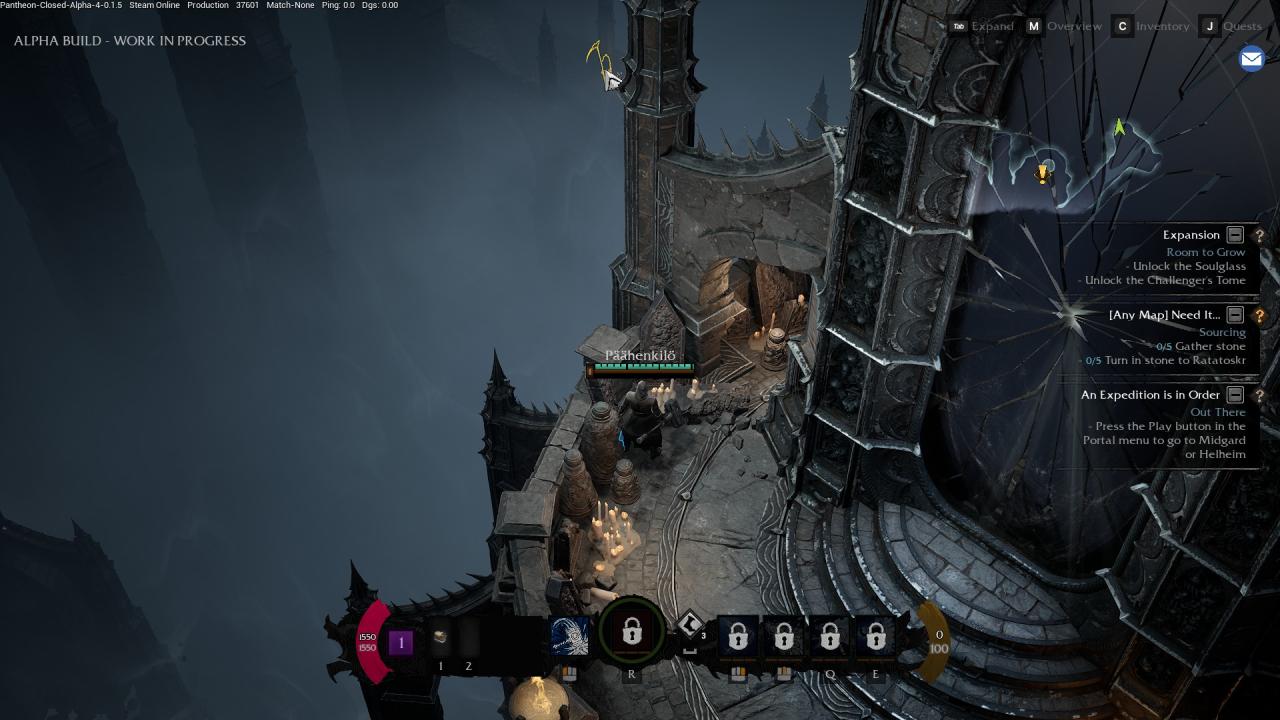1280x720 pixels.
Task: Use the item in consumable slot 1
Action: pyautogui.click(x=440, y=637)
